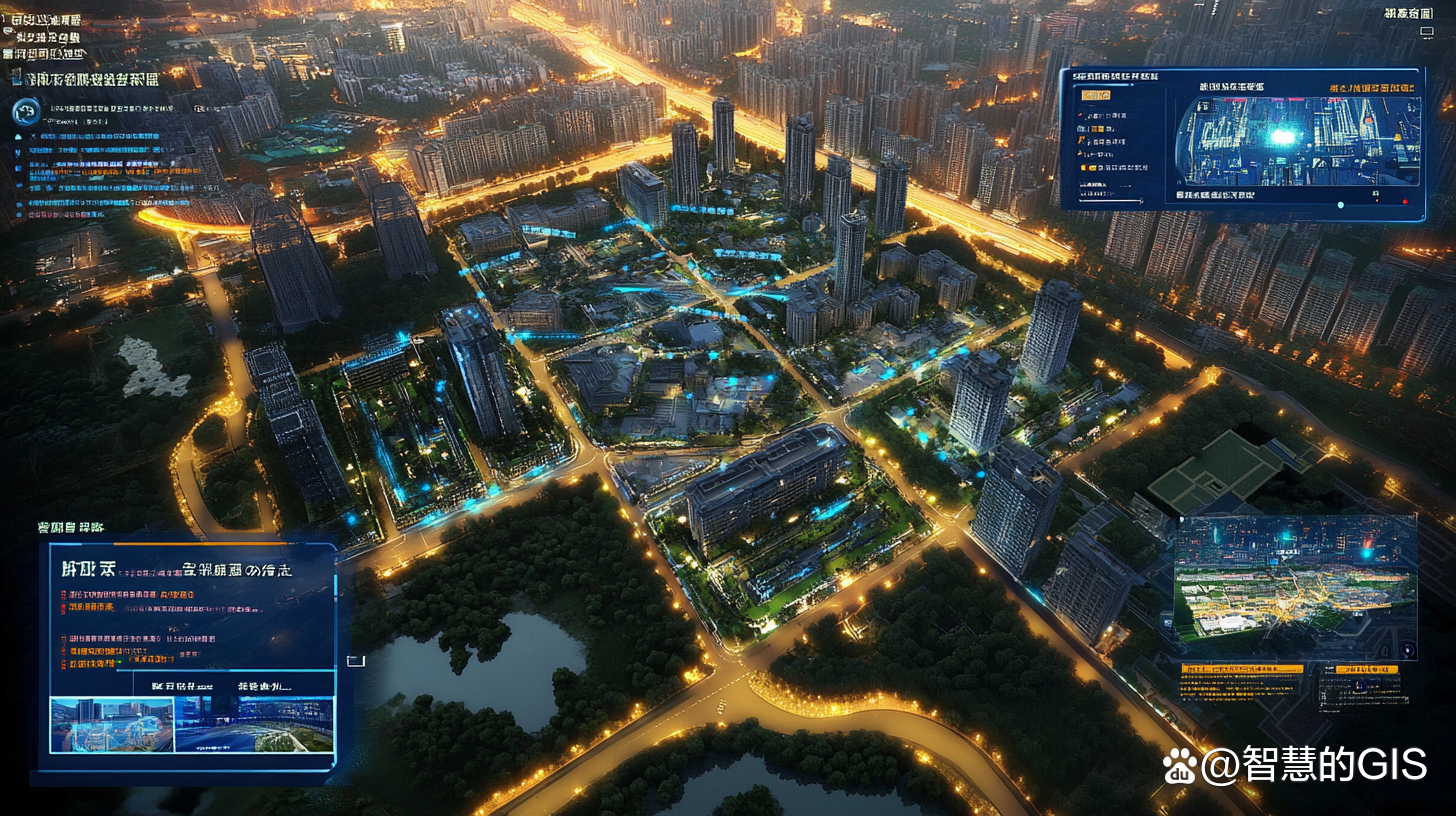Open the glowing city map preview at bottom right
Image resolution: width=1456 pixels, height=816 pixels.
click(1295, 577)
